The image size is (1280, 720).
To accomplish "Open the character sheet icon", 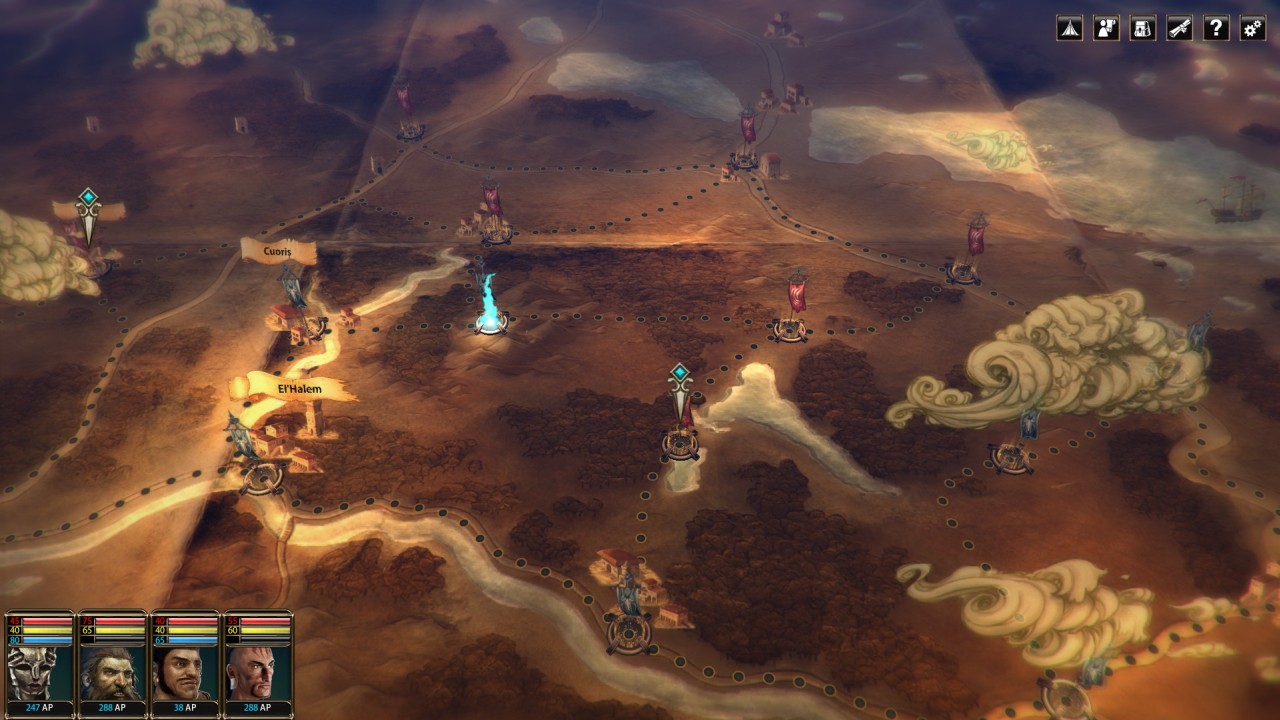I will (1106, 28).
